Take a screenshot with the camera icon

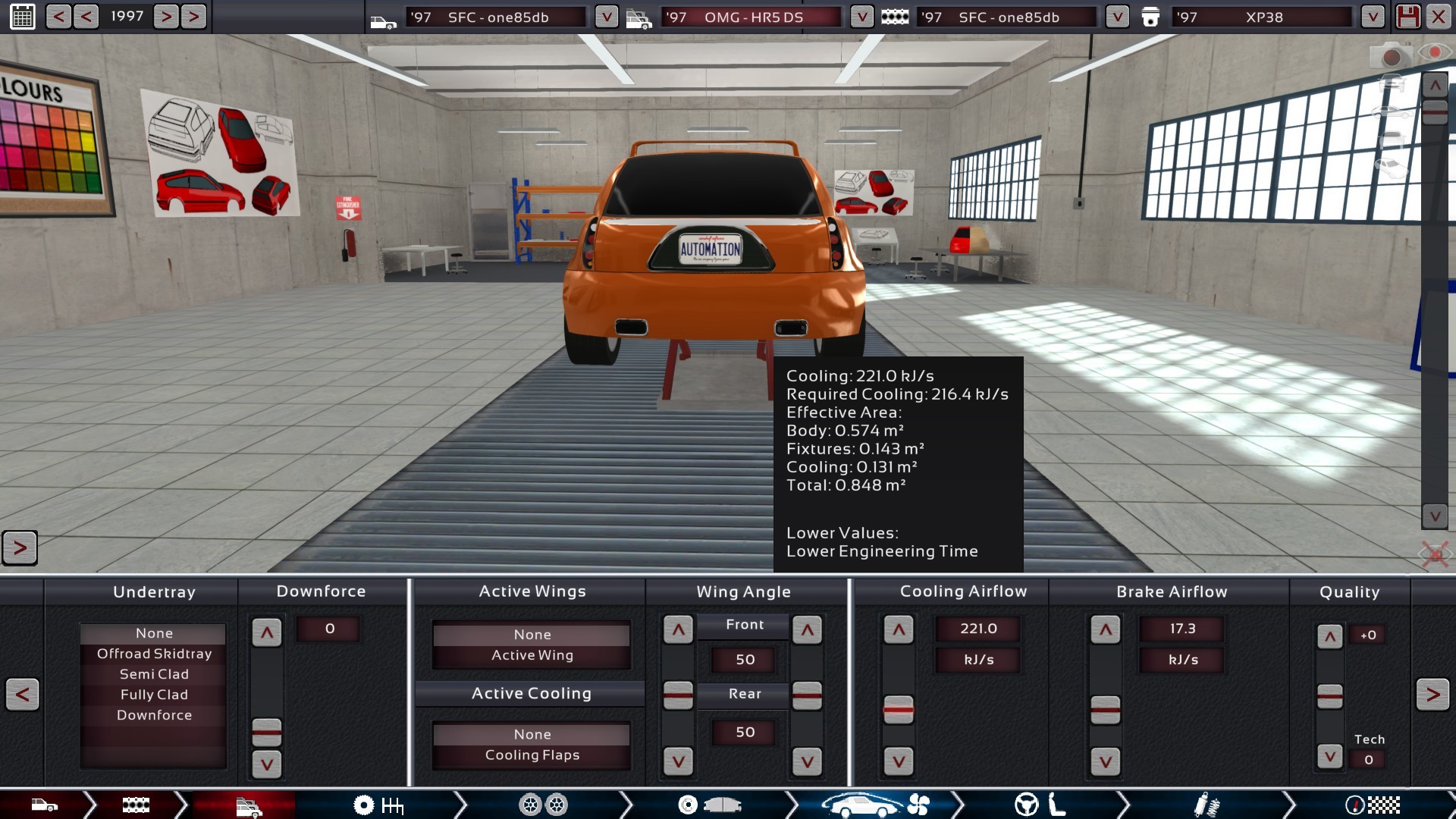[x=1390, y=56]
